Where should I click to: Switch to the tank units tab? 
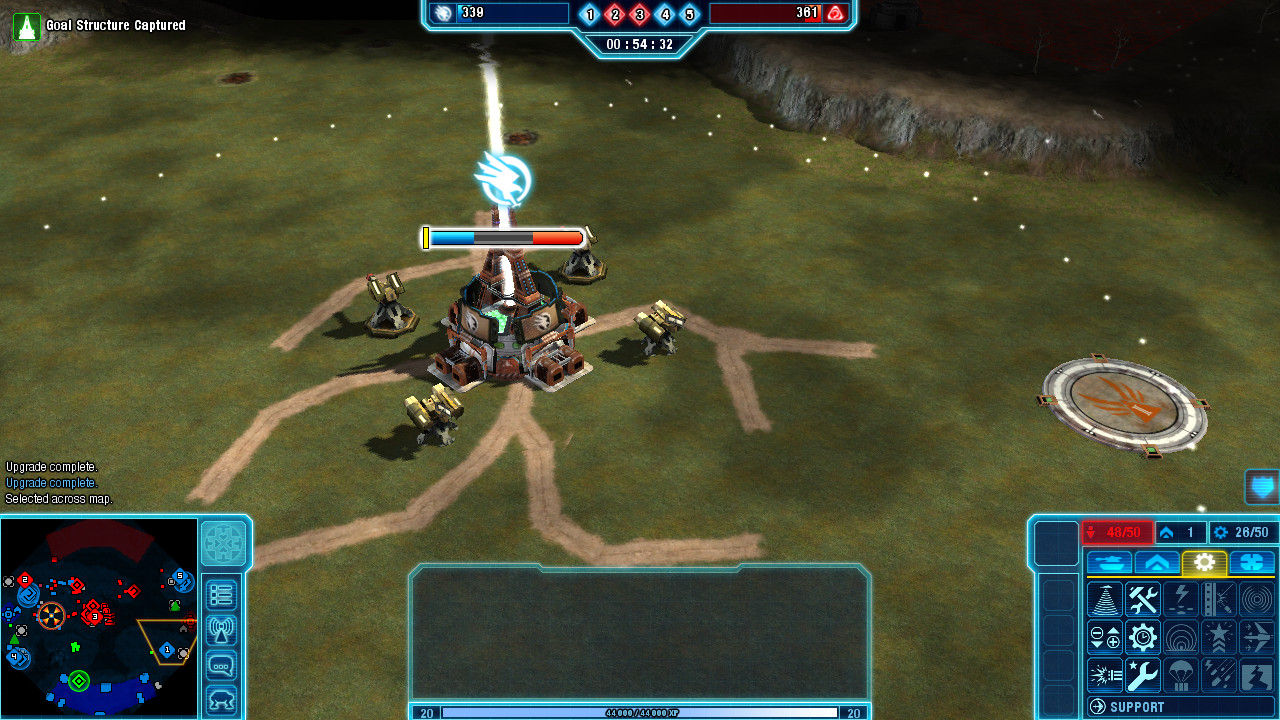[1109, 562]
